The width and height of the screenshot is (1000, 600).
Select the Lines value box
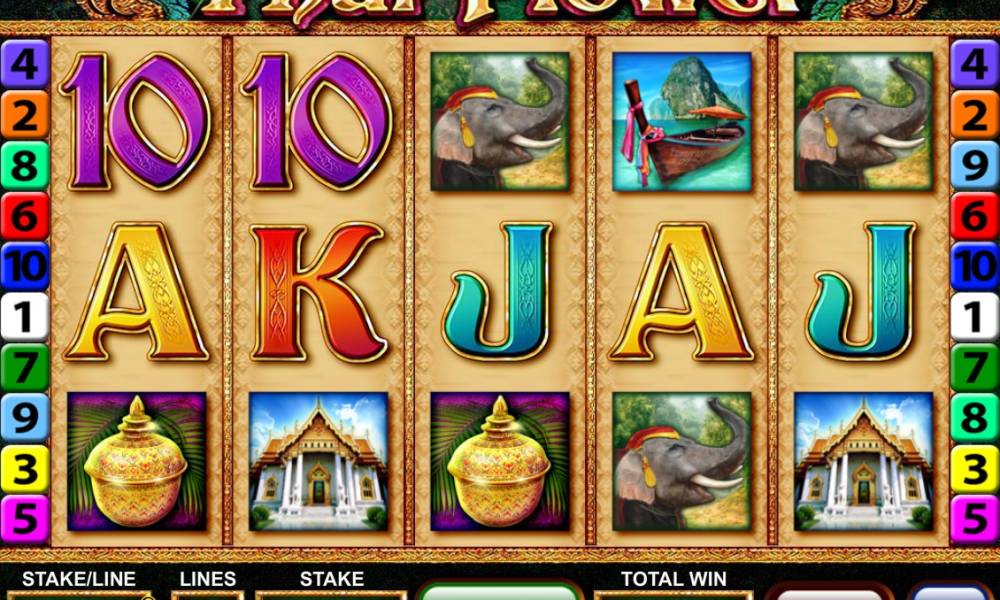(x=208, y=595)
